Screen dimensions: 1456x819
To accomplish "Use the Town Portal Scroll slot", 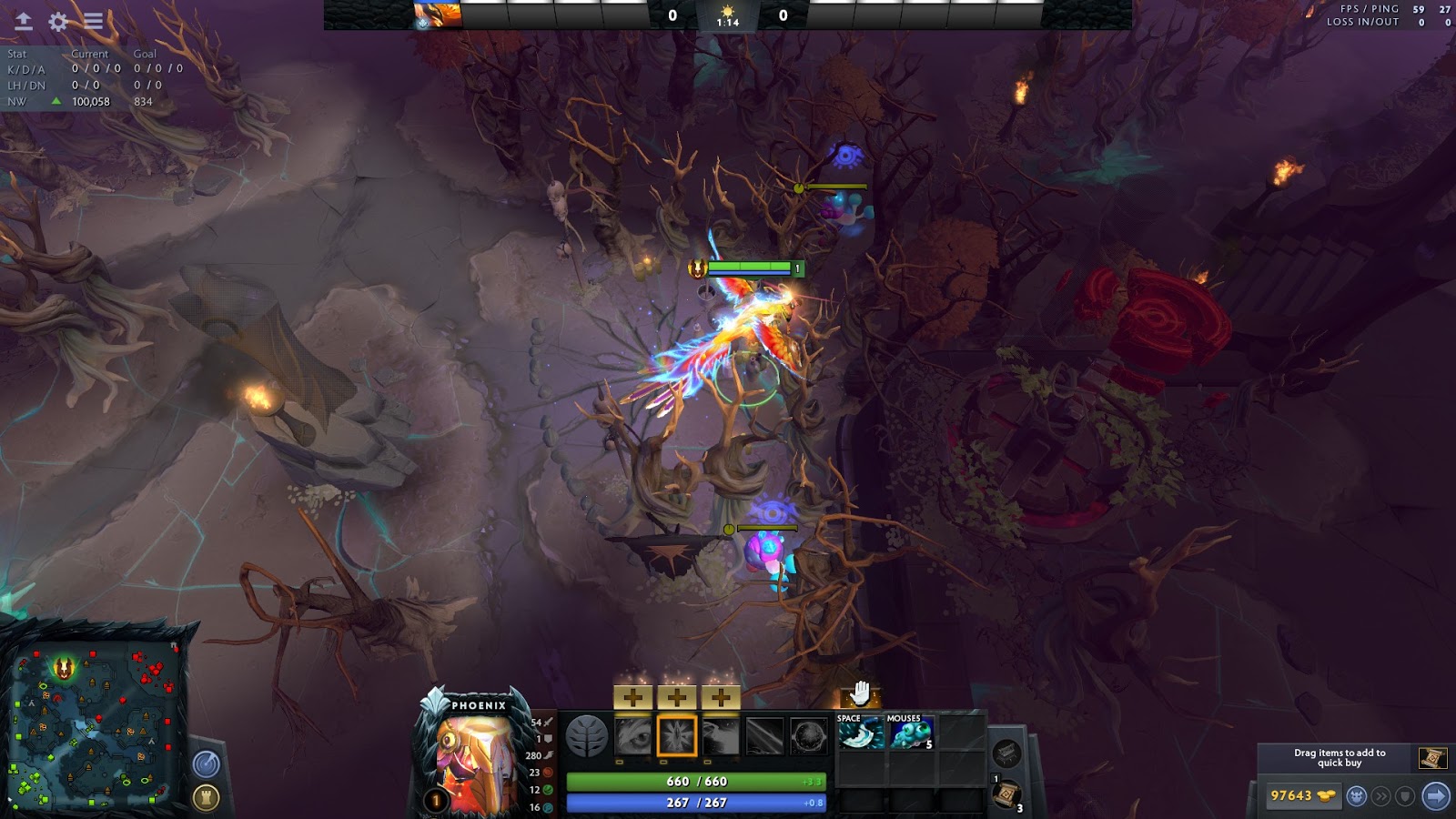I will tap(1006, 794).
